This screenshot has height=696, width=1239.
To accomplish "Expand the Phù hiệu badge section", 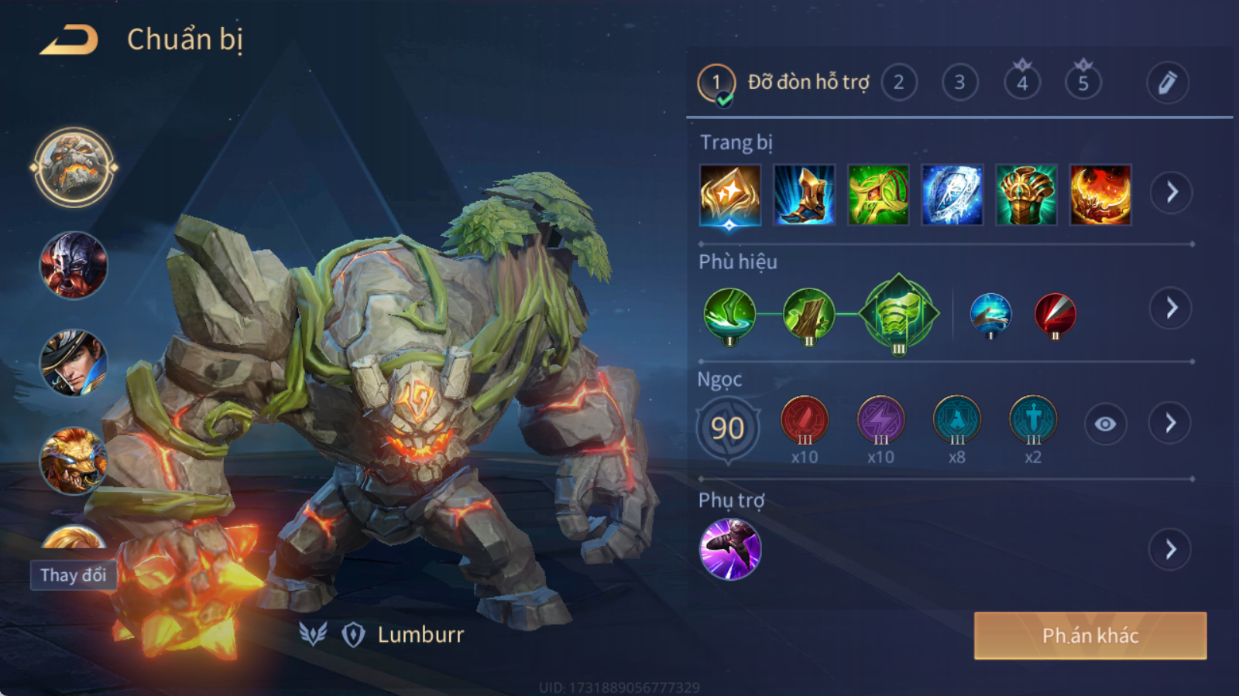I will (x=1171, y=308).
